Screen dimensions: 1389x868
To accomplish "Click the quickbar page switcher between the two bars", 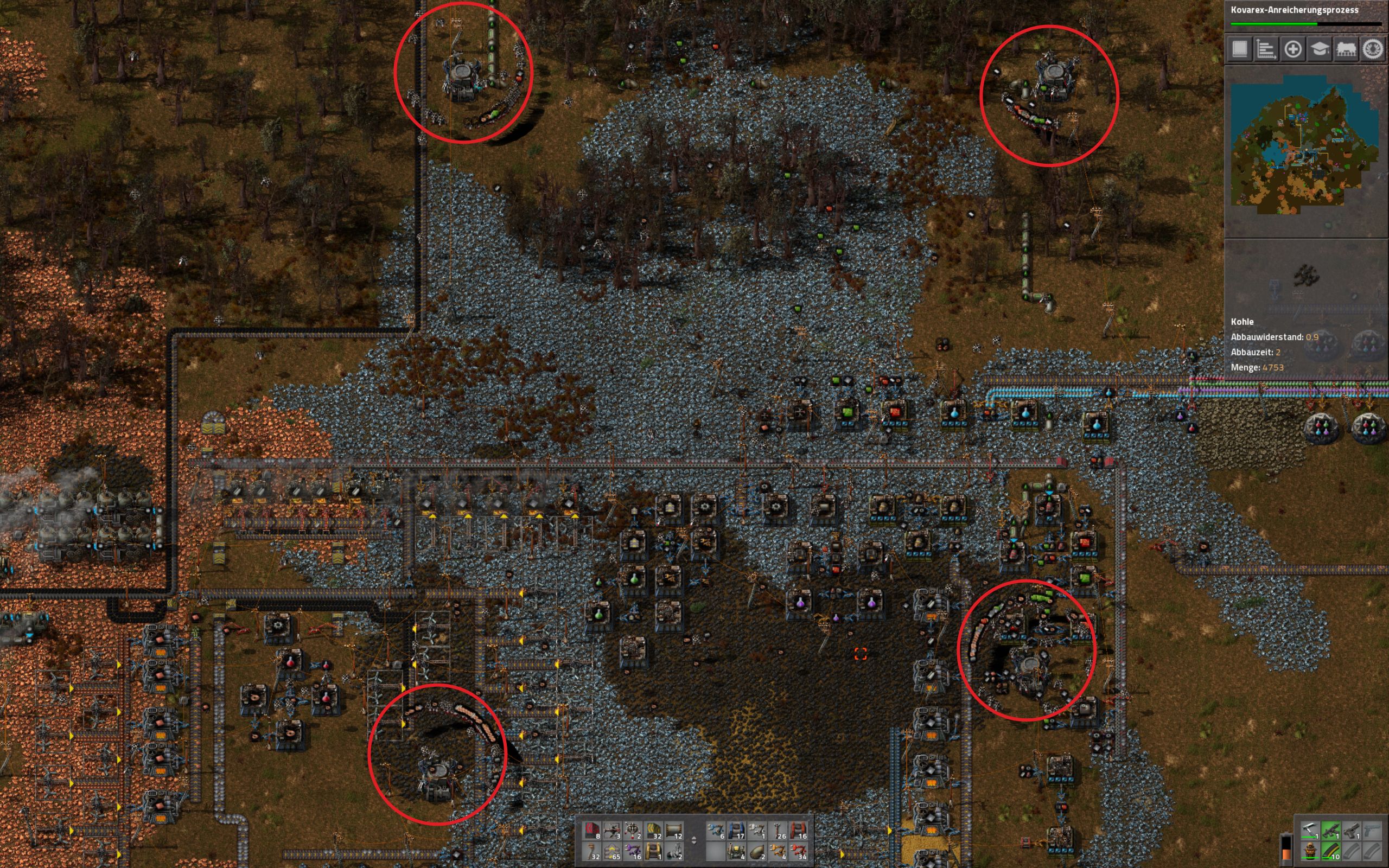I will pyautogui.click(x=694, y=841).
